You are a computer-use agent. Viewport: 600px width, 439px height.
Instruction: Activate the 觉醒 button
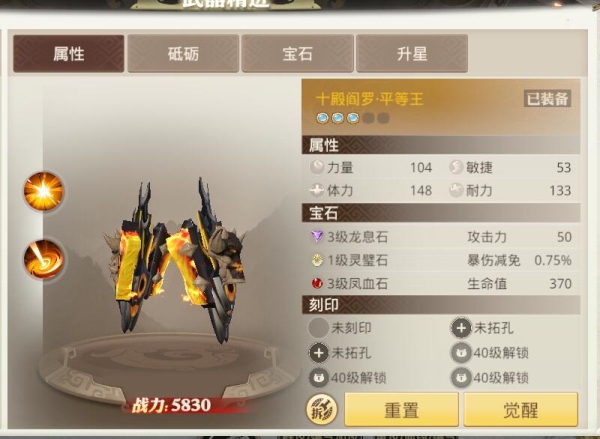tap(520, 410)
